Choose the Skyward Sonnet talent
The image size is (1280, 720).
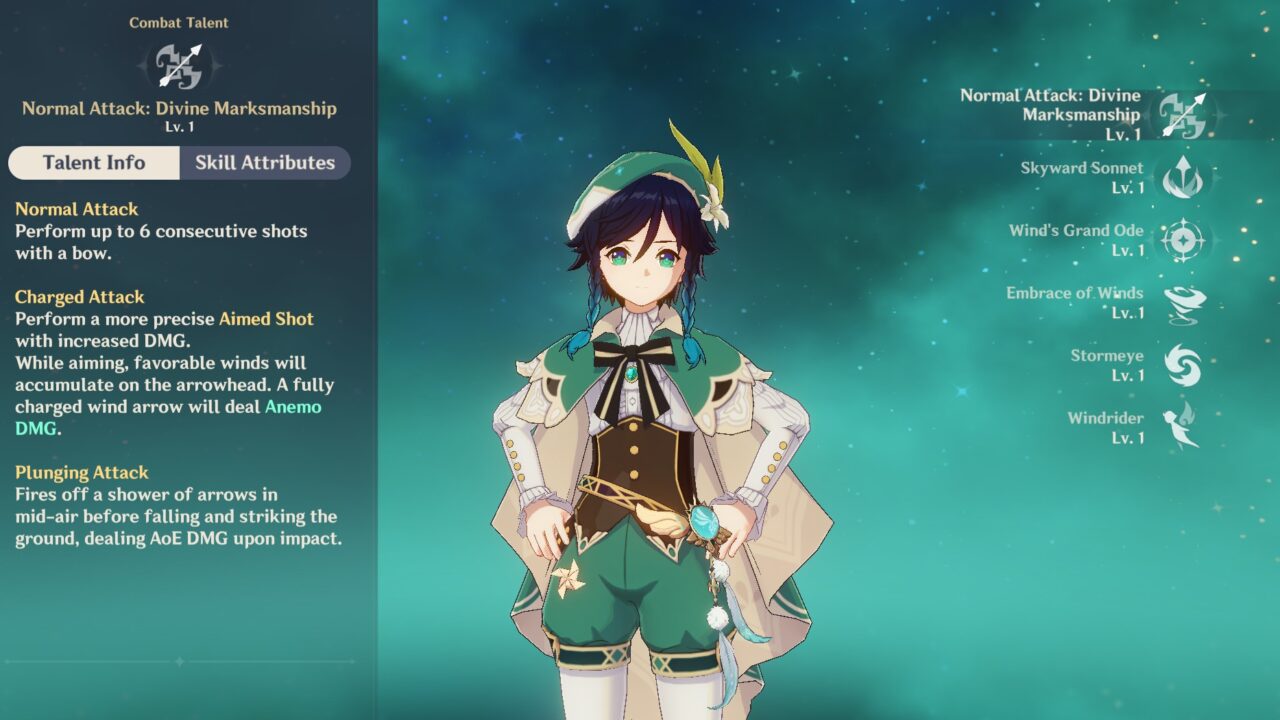pyautogui.click(x=1184, y=178)
